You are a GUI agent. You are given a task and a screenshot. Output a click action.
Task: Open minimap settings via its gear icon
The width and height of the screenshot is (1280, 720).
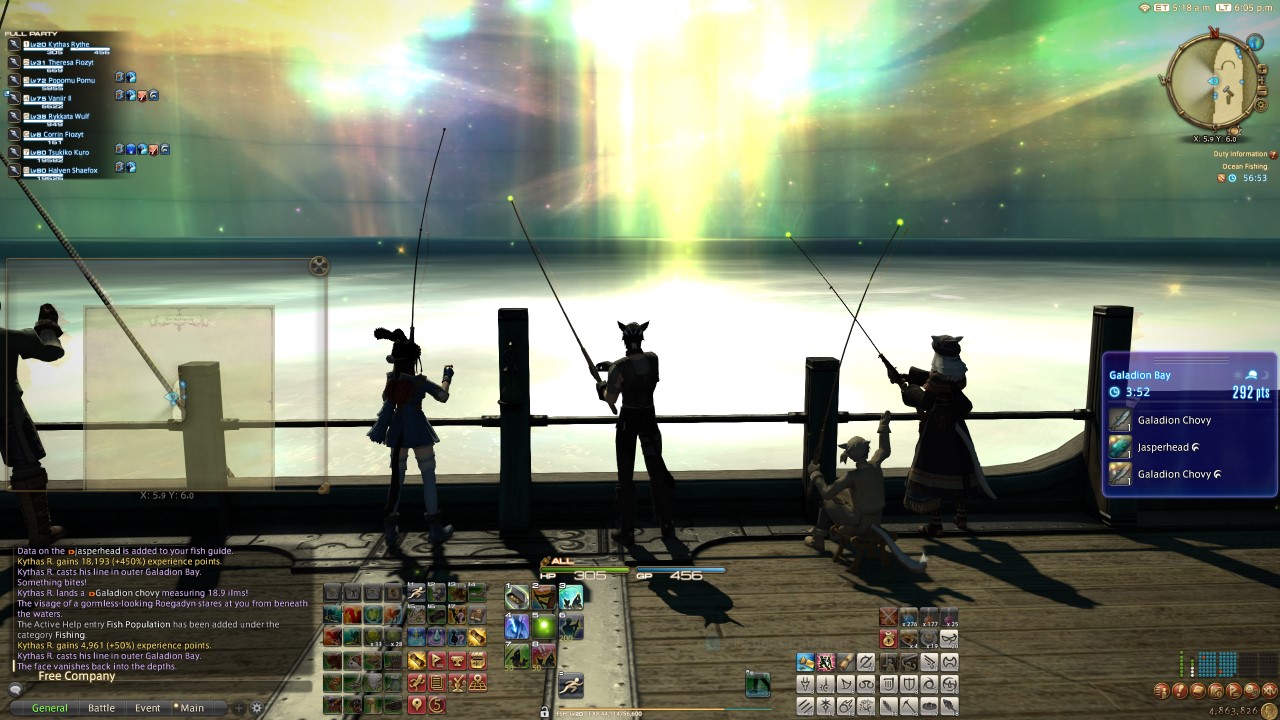coord(1260,105)
